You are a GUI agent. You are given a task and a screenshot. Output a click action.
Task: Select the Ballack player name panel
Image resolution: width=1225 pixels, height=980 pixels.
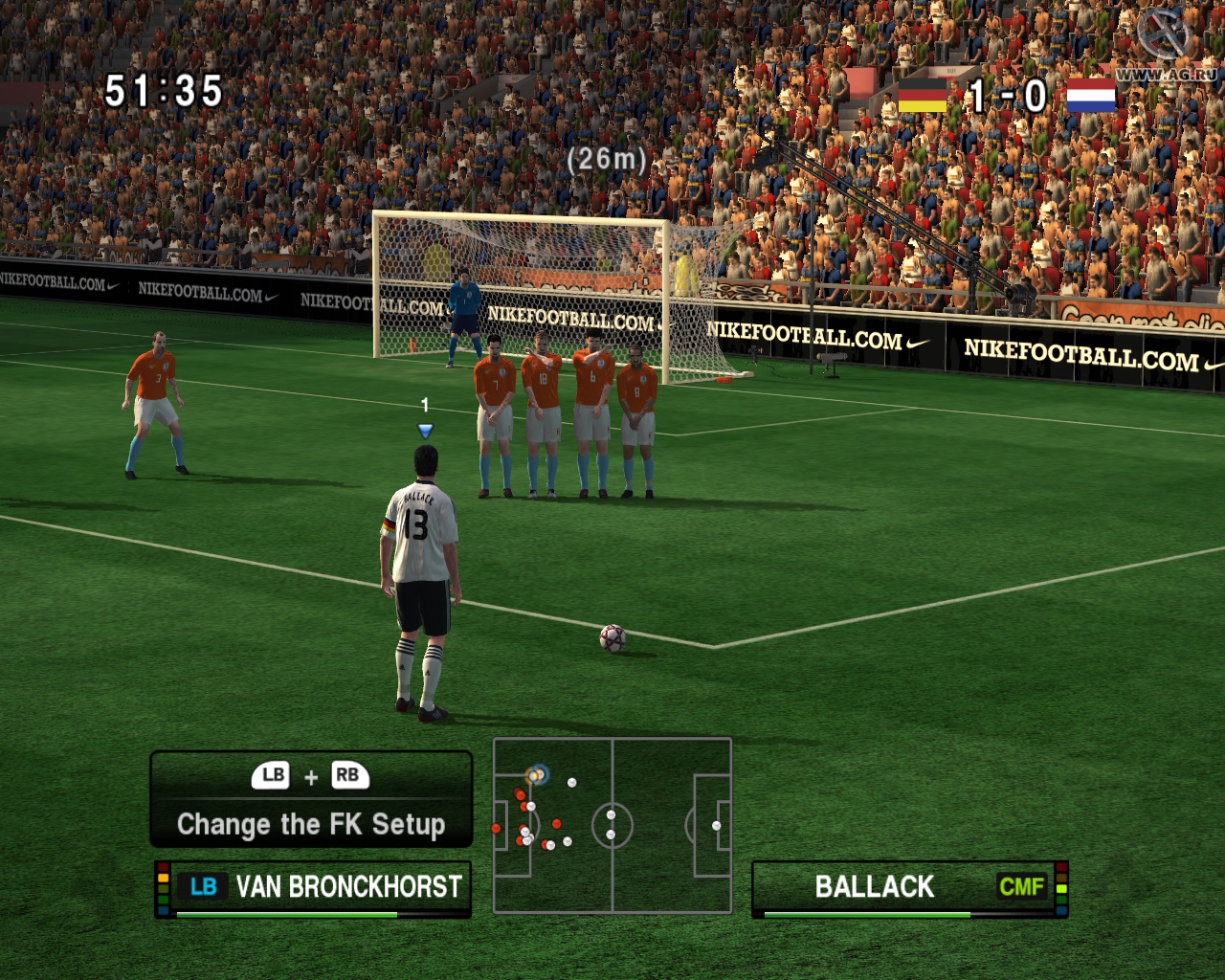point(909,888)
